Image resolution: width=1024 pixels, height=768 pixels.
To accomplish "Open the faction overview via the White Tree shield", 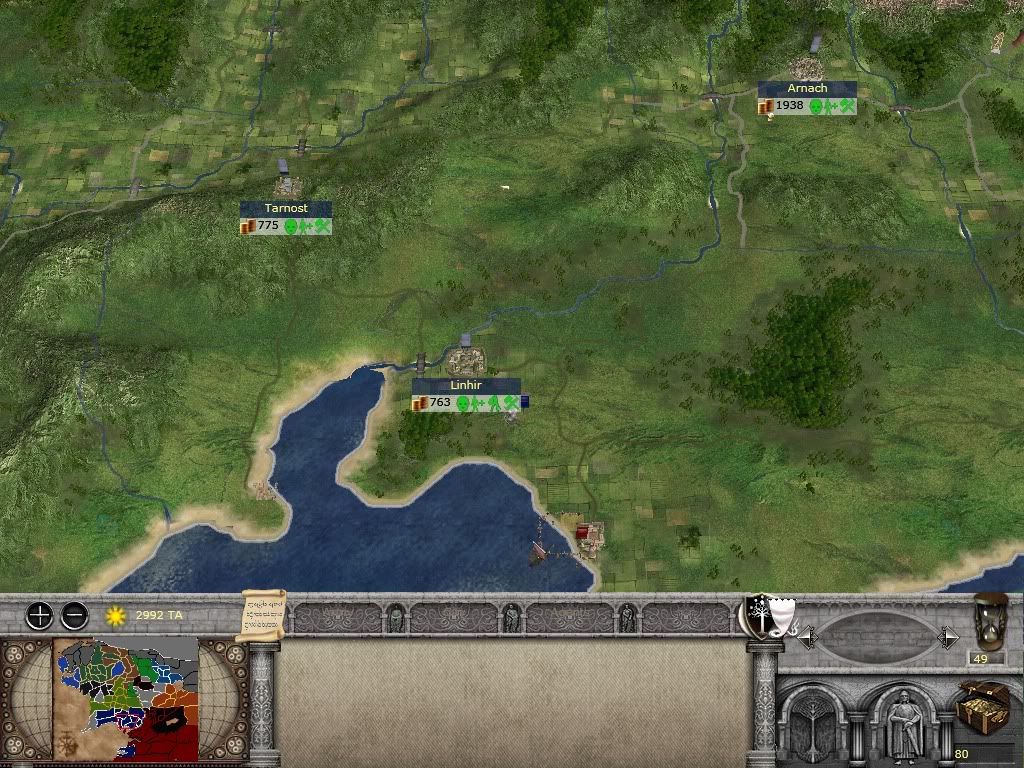I will tap(761, 615).
